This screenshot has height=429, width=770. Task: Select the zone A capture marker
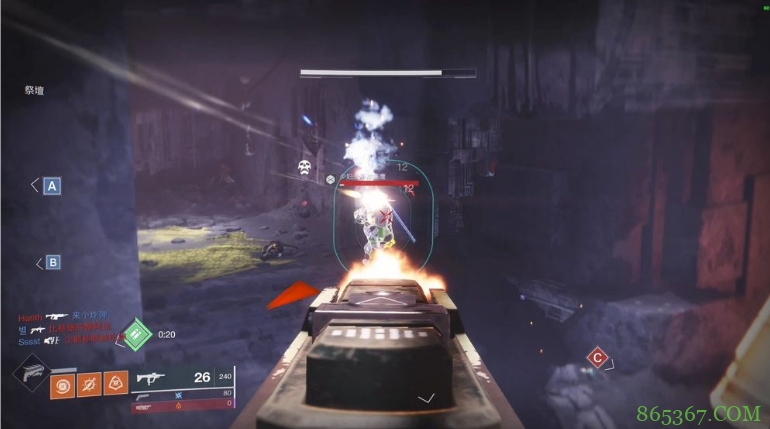click(51, 185)
